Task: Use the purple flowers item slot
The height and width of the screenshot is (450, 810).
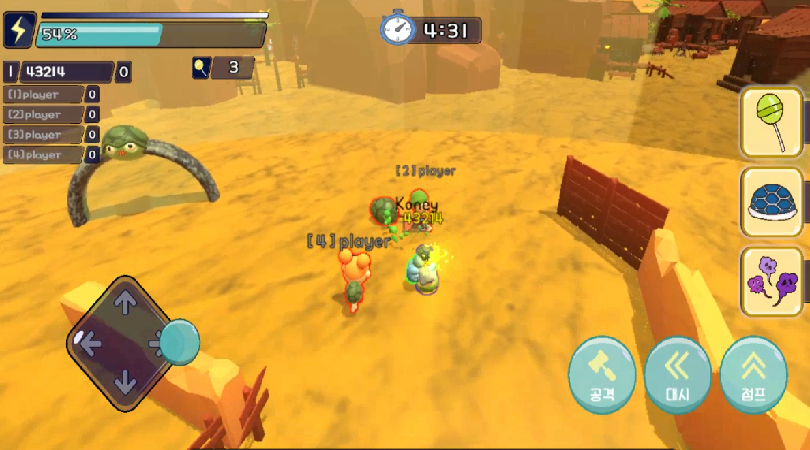Action: [771, 282]
